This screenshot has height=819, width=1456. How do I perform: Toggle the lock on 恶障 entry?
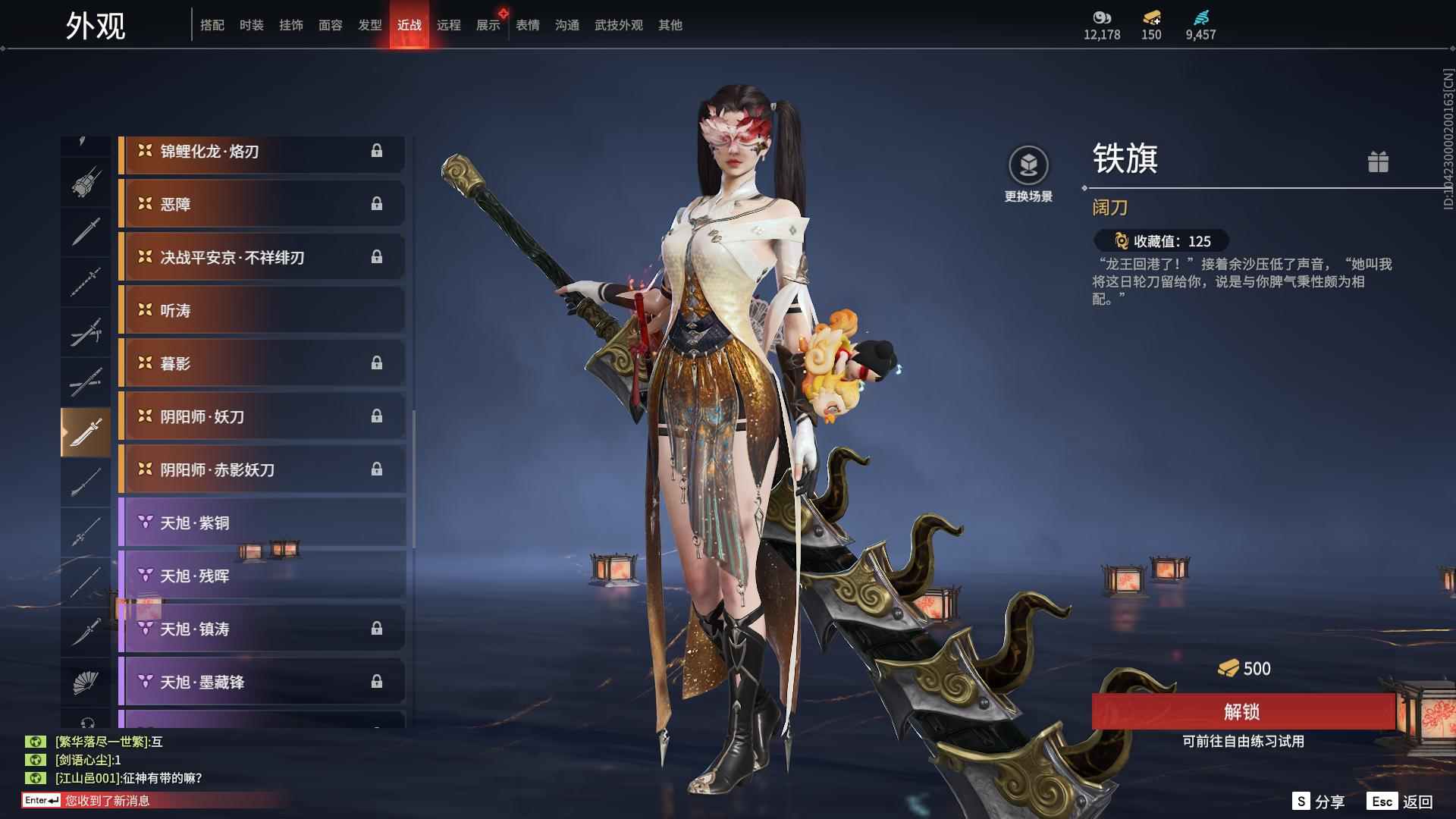point(377,203)
